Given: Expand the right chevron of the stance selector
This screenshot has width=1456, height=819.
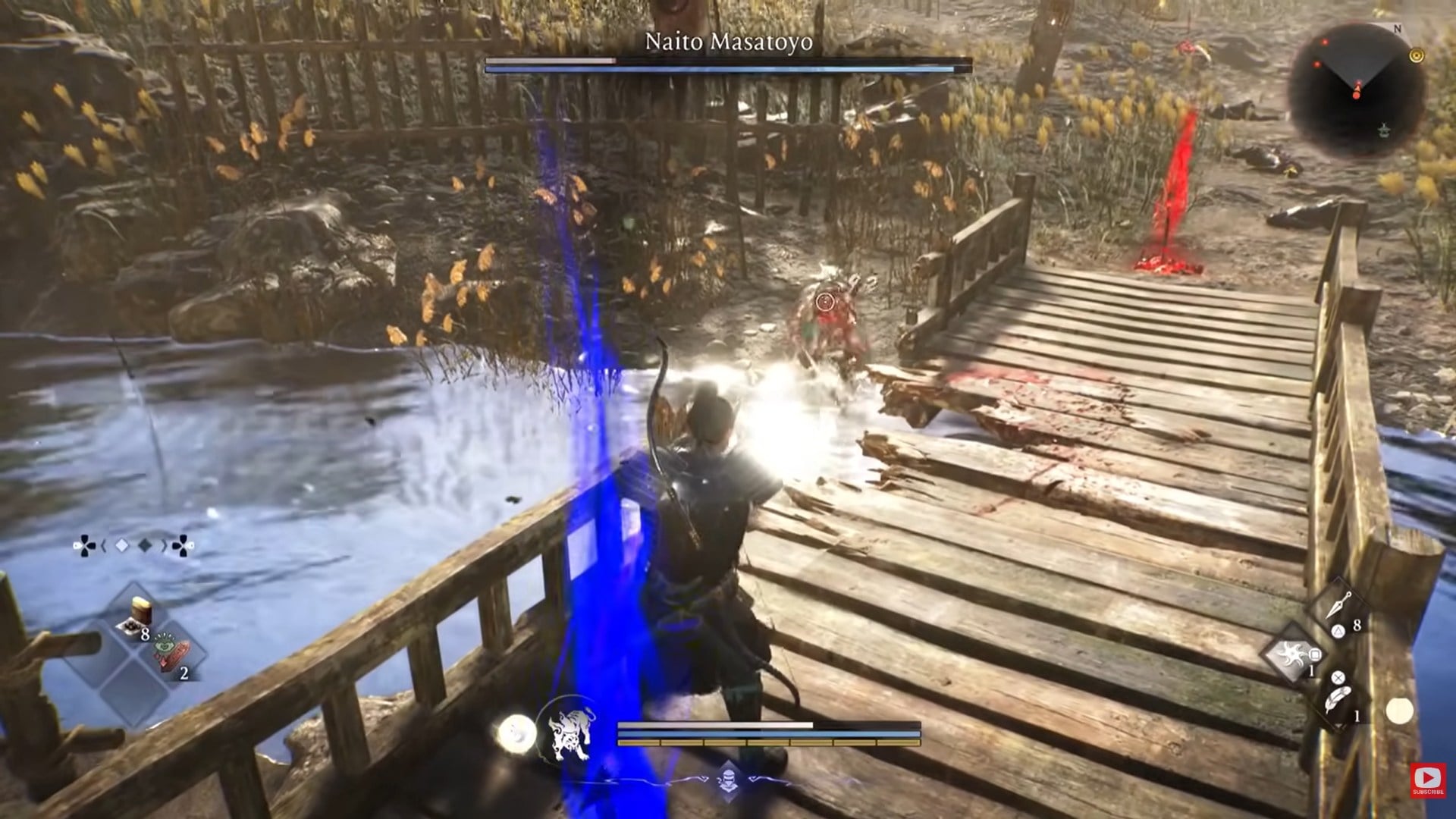Looking at the screenshot, I should coord(165,545).
